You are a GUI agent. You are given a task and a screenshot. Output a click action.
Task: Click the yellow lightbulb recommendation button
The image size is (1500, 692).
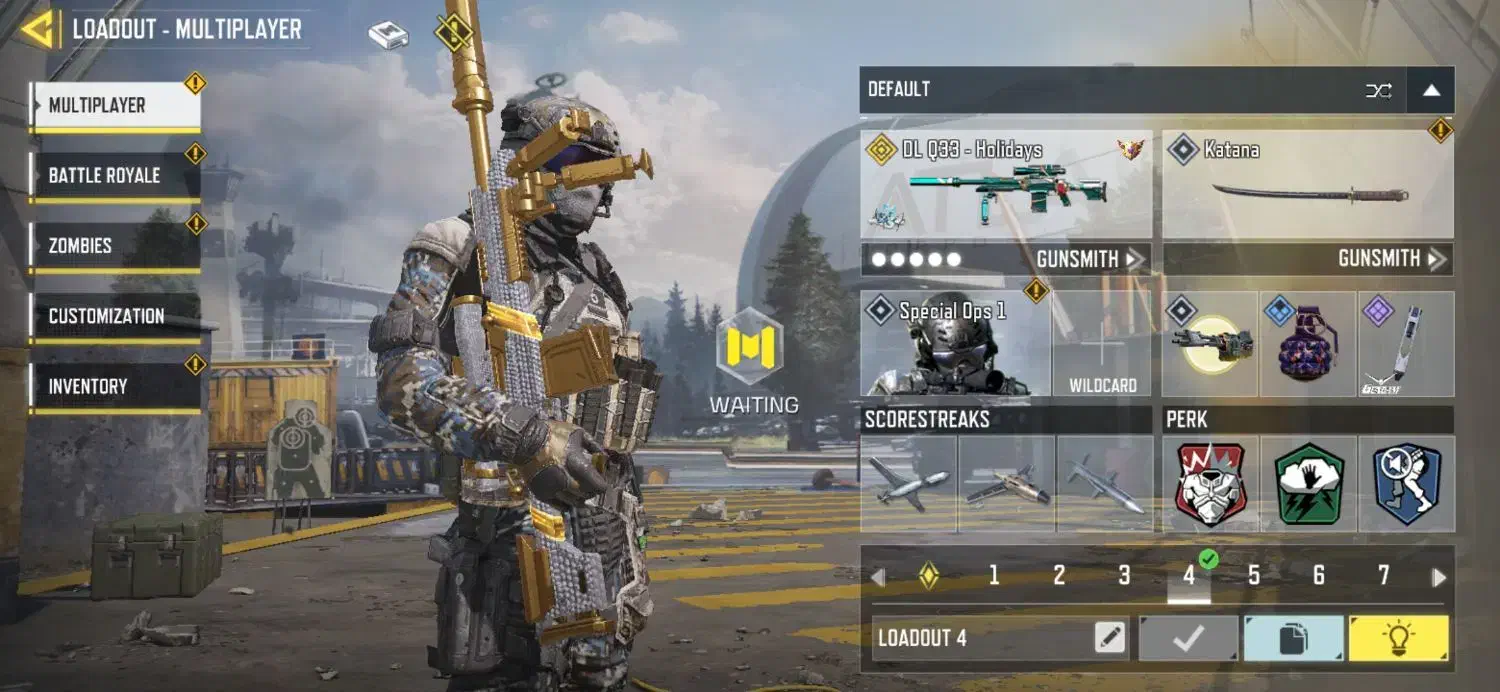pos(1397,638)
